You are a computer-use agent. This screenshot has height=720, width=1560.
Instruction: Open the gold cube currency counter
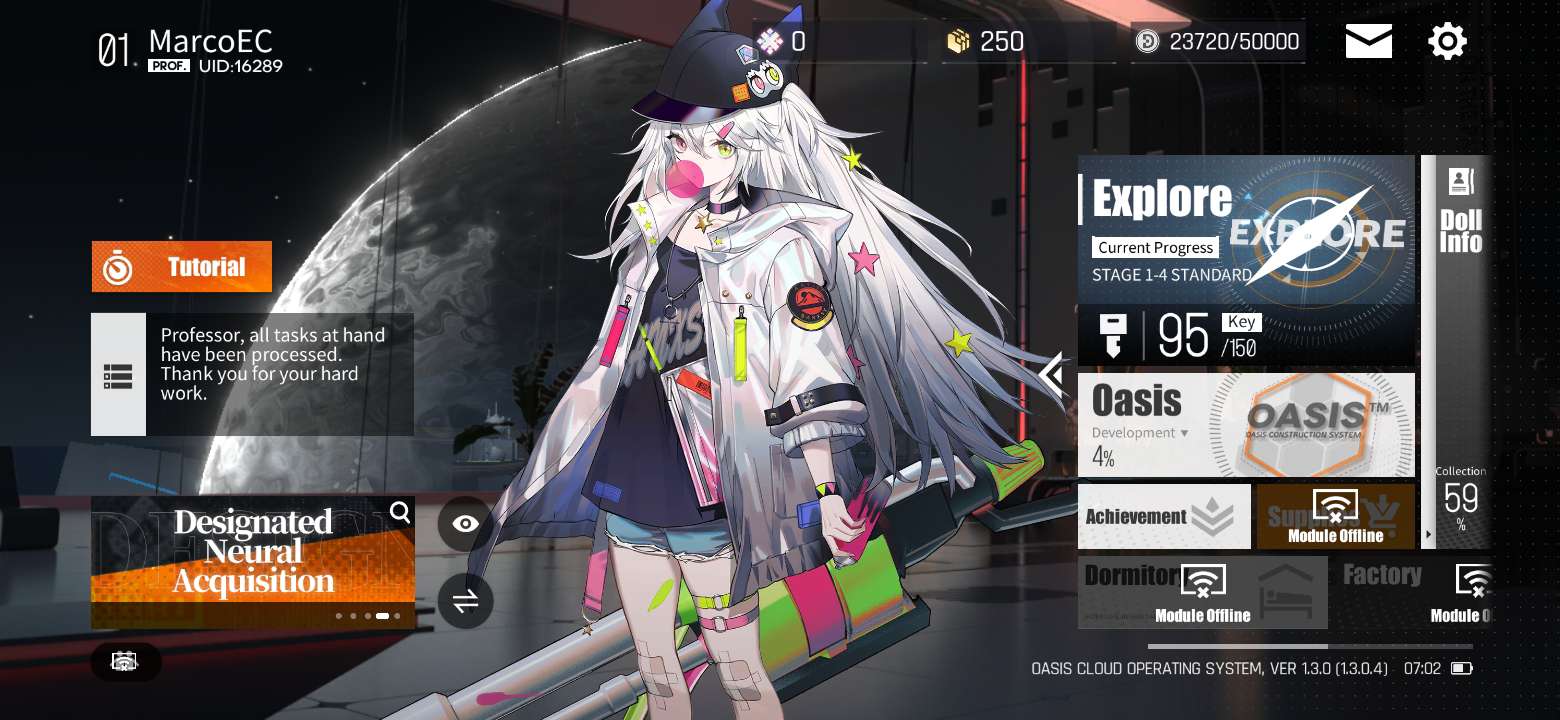[x=988, y=42]
